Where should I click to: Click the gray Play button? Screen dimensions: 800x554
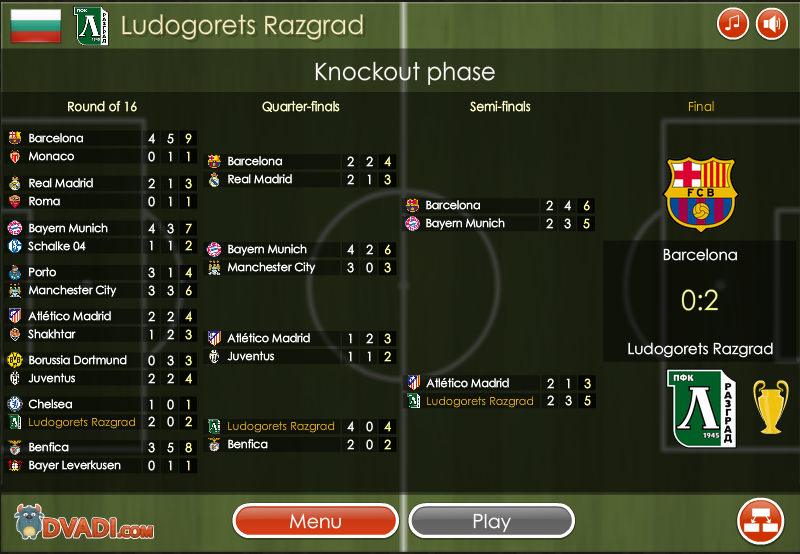coord(491,521)
